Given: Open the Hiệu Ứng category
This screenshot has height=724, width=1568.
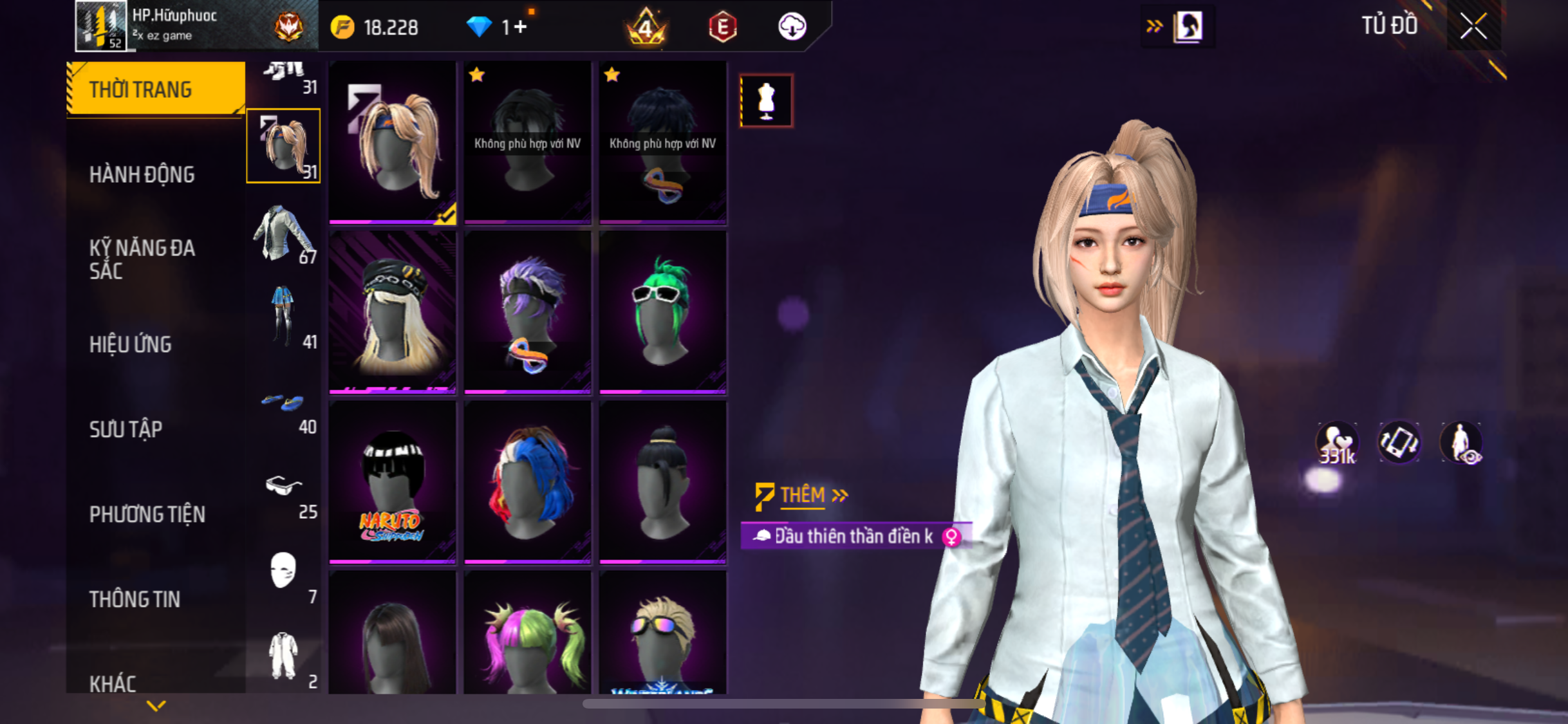Looking at the screenshot, I should coord(131,344).
